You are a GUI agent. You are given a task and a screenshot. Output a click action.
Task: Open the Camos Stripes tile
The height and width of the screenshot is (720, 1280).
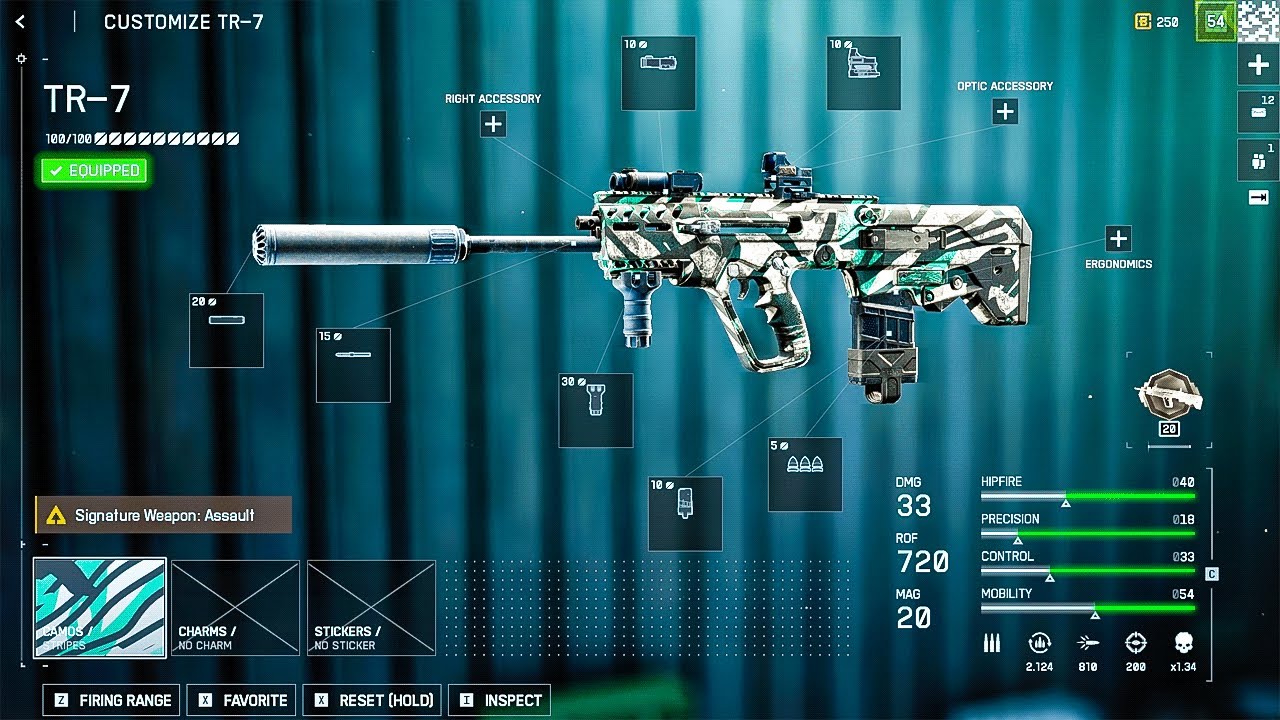point(100,607)
